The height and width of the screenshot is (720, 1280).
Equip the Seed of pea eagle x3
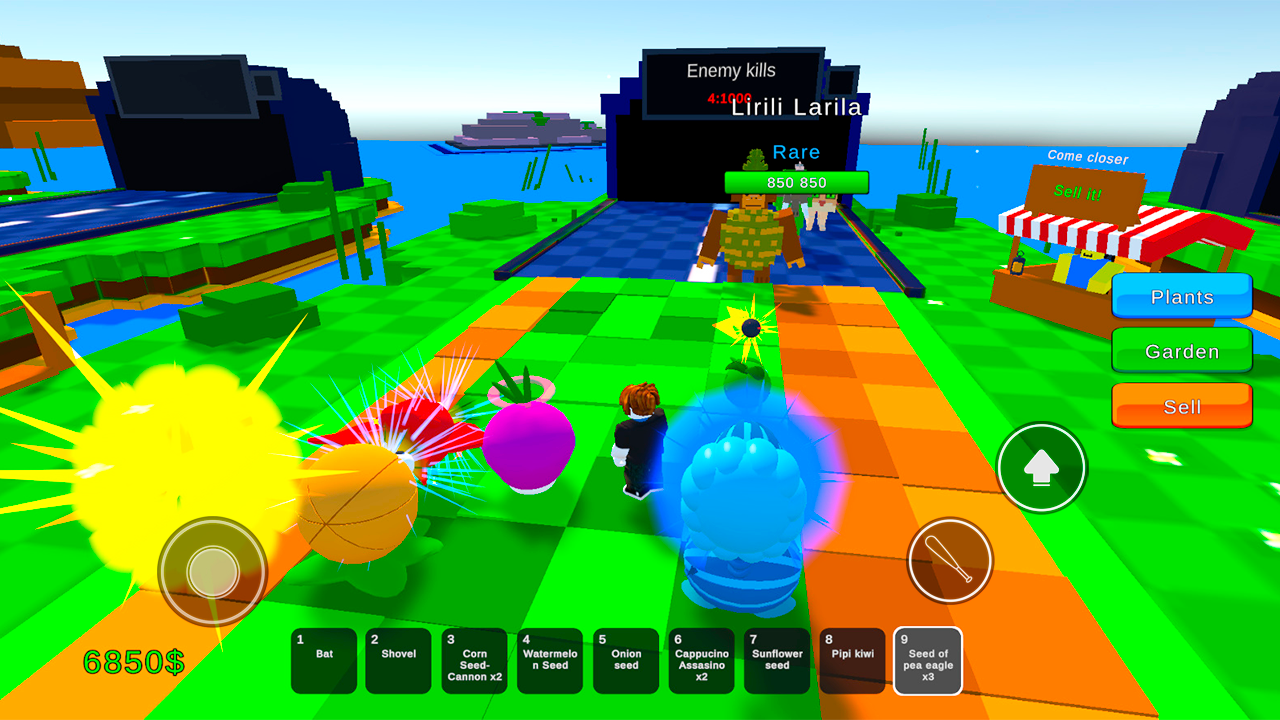tap(927, 661)
